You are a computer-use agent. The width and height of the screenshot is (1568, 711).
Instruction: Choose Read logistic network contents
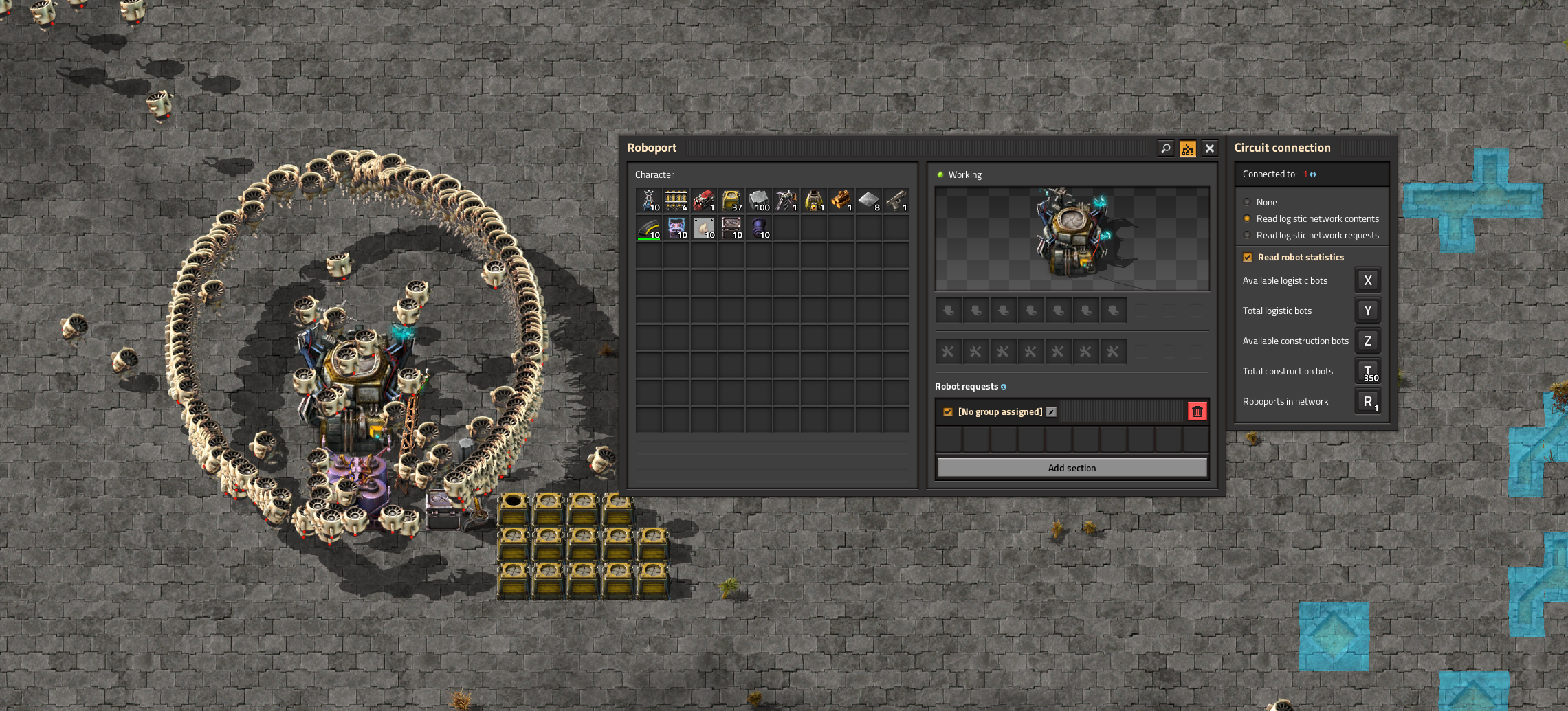(x=1247, y=218)
